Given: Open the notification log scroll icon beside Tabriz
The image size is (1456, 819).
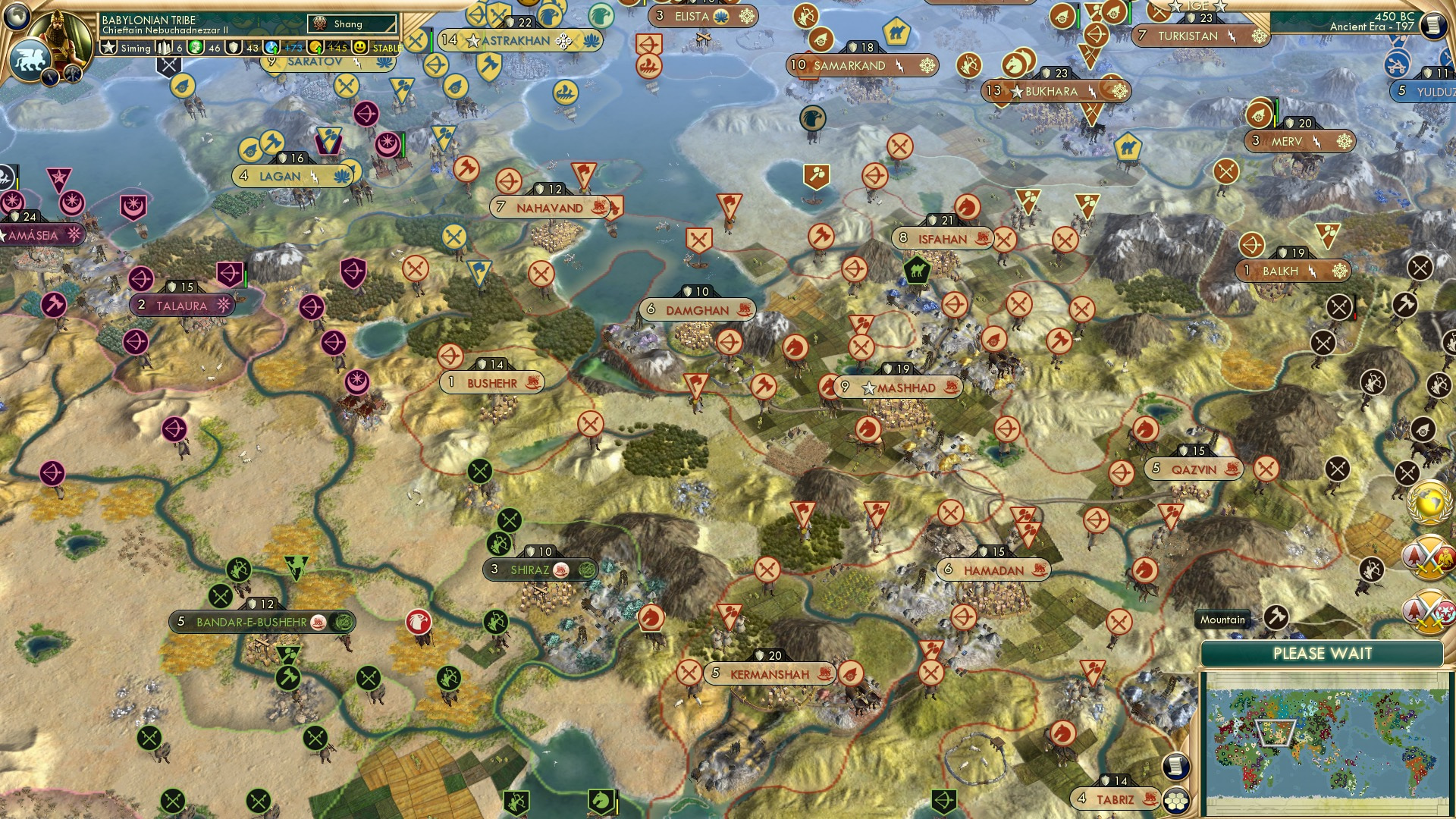Looking at the screenshot, I should pos(1177,767).
